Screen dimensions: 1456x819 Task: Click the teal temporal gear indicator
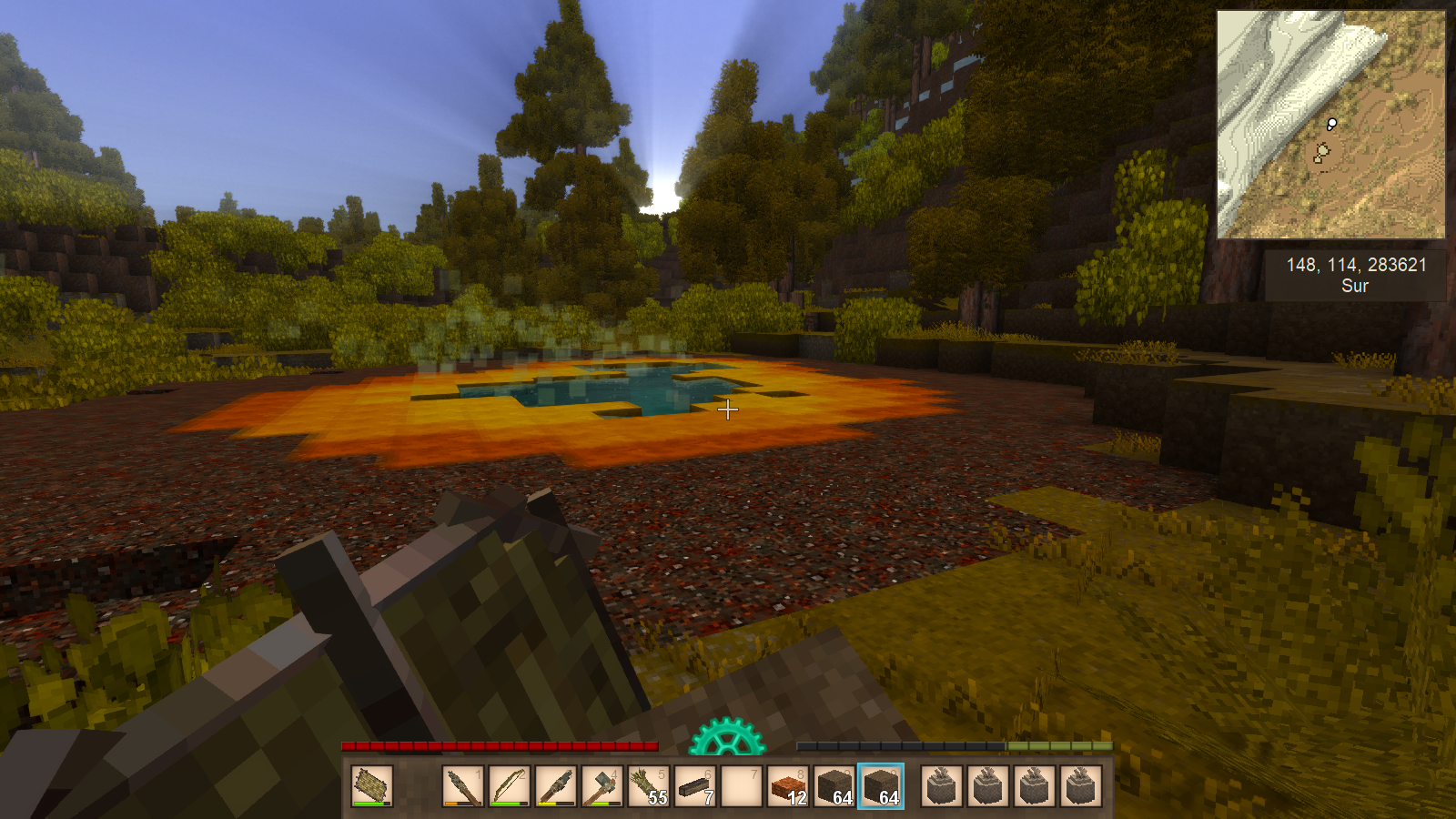tap(726, 738)
